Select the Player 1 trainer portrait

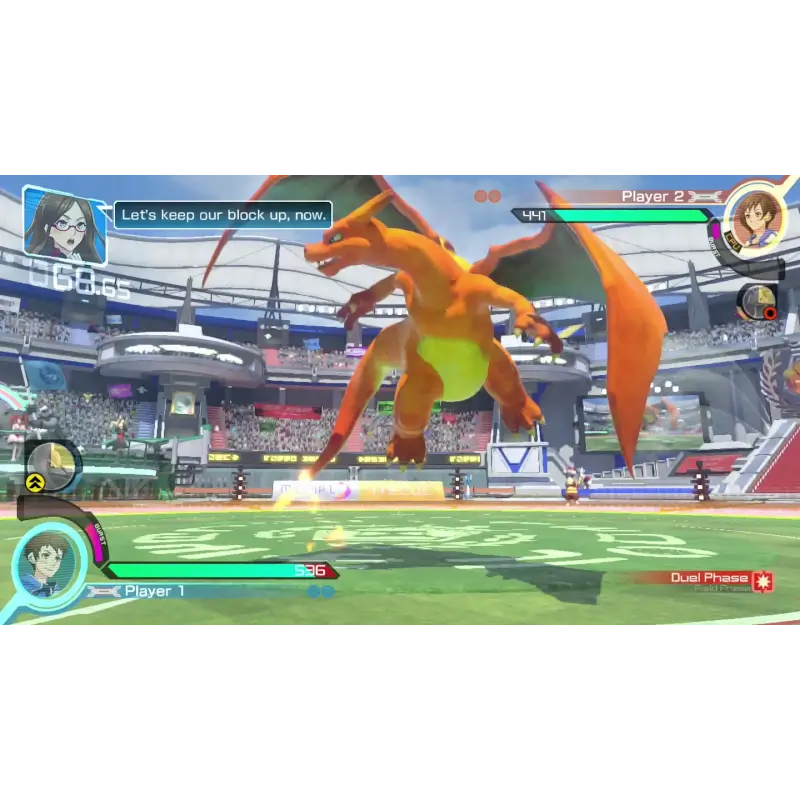(x=48, y=563)
